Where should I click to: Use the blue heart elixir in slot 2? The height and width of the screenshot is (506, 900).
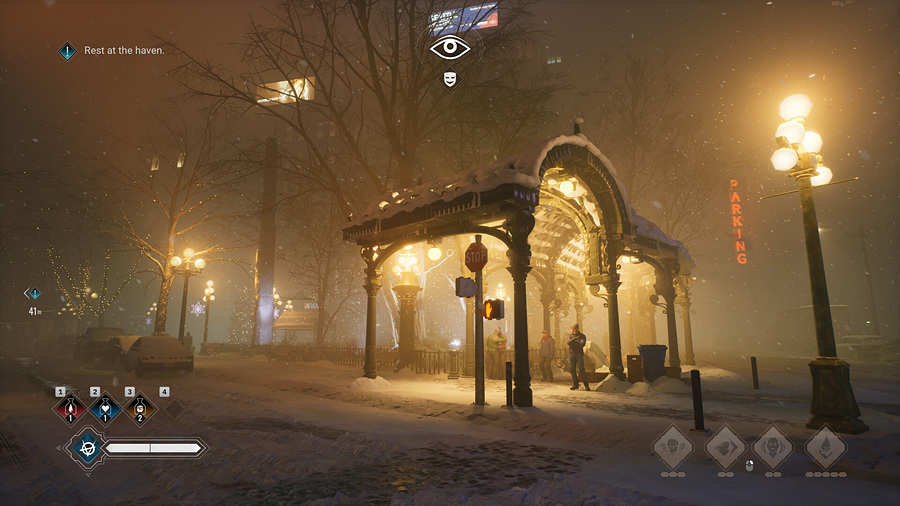click(x=105, y=409)
